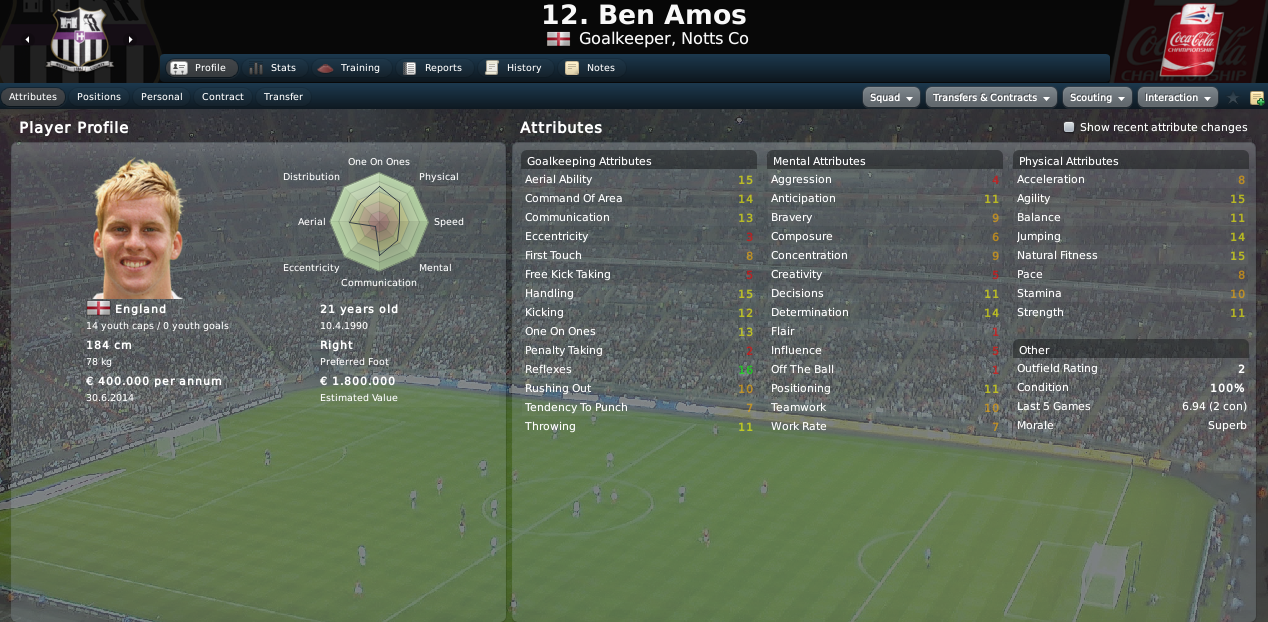The width and height of the screenshot is (1268, 622).
Task: Open the Interaction dropdown
Action: pos(1177,98)
